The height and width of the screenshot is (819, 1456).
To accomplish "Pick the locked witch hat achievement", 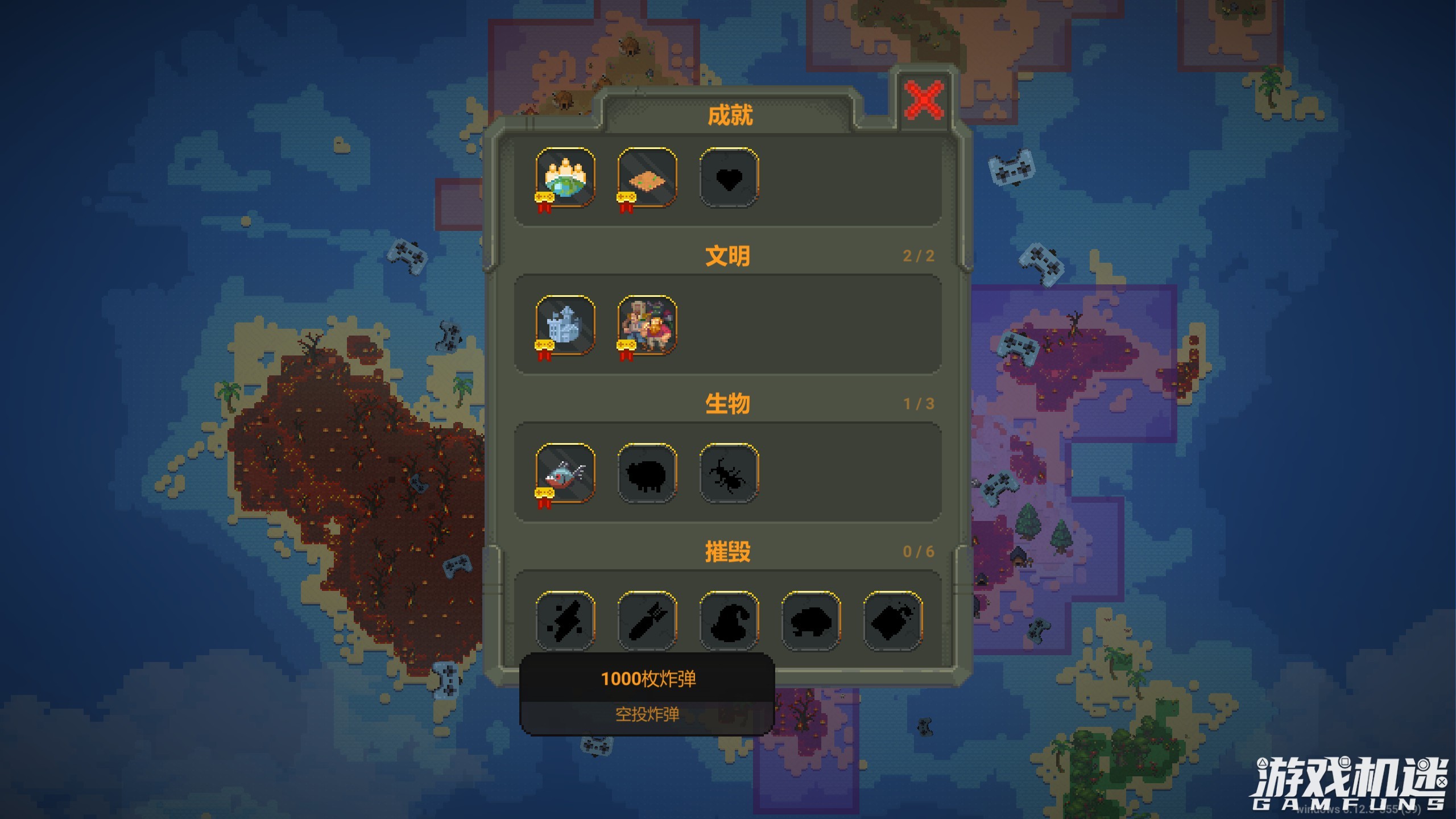I will [729, 620].
